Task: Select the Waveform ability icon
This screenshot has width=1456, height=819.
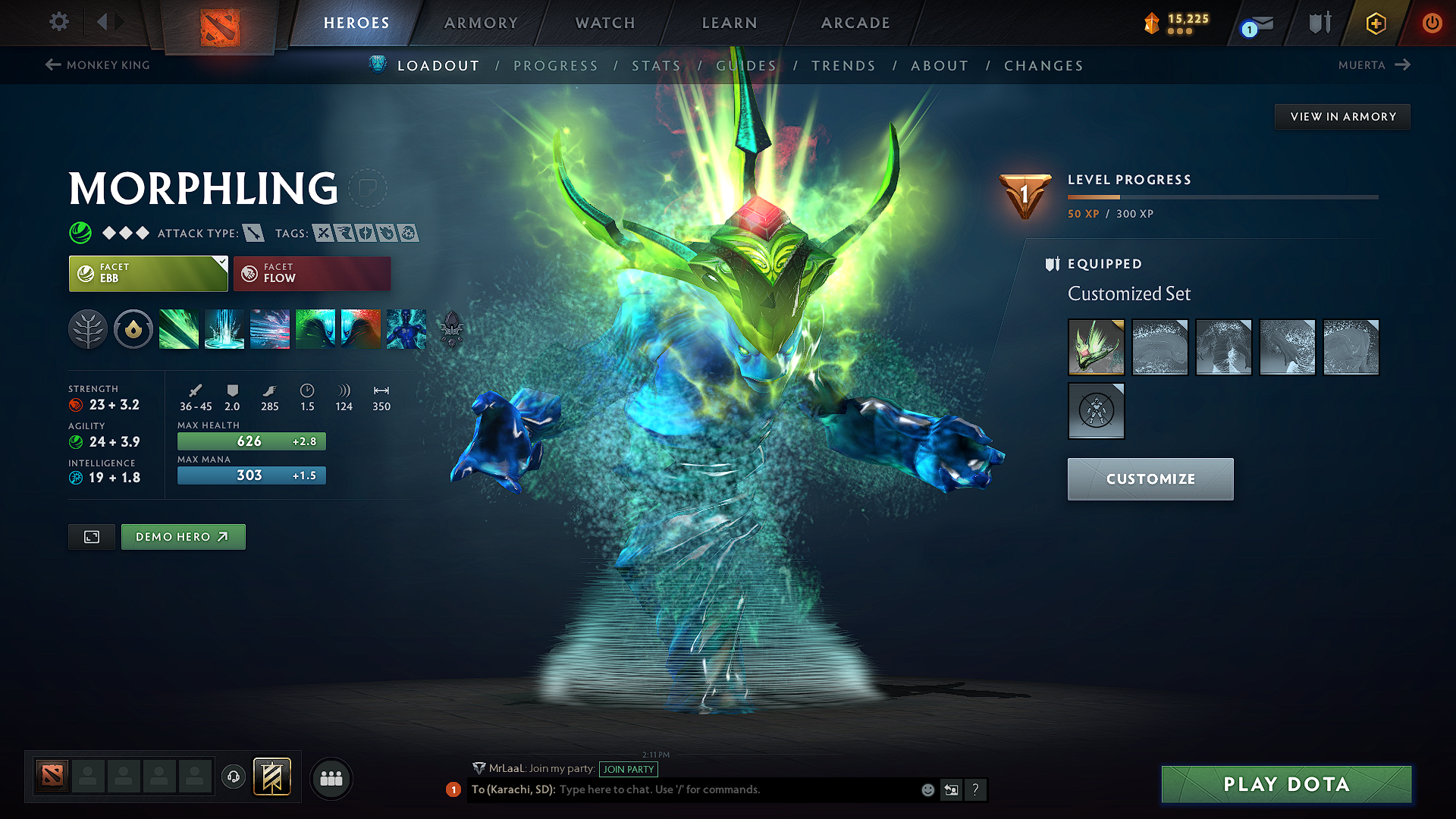Action: click(x=179, y=329)
